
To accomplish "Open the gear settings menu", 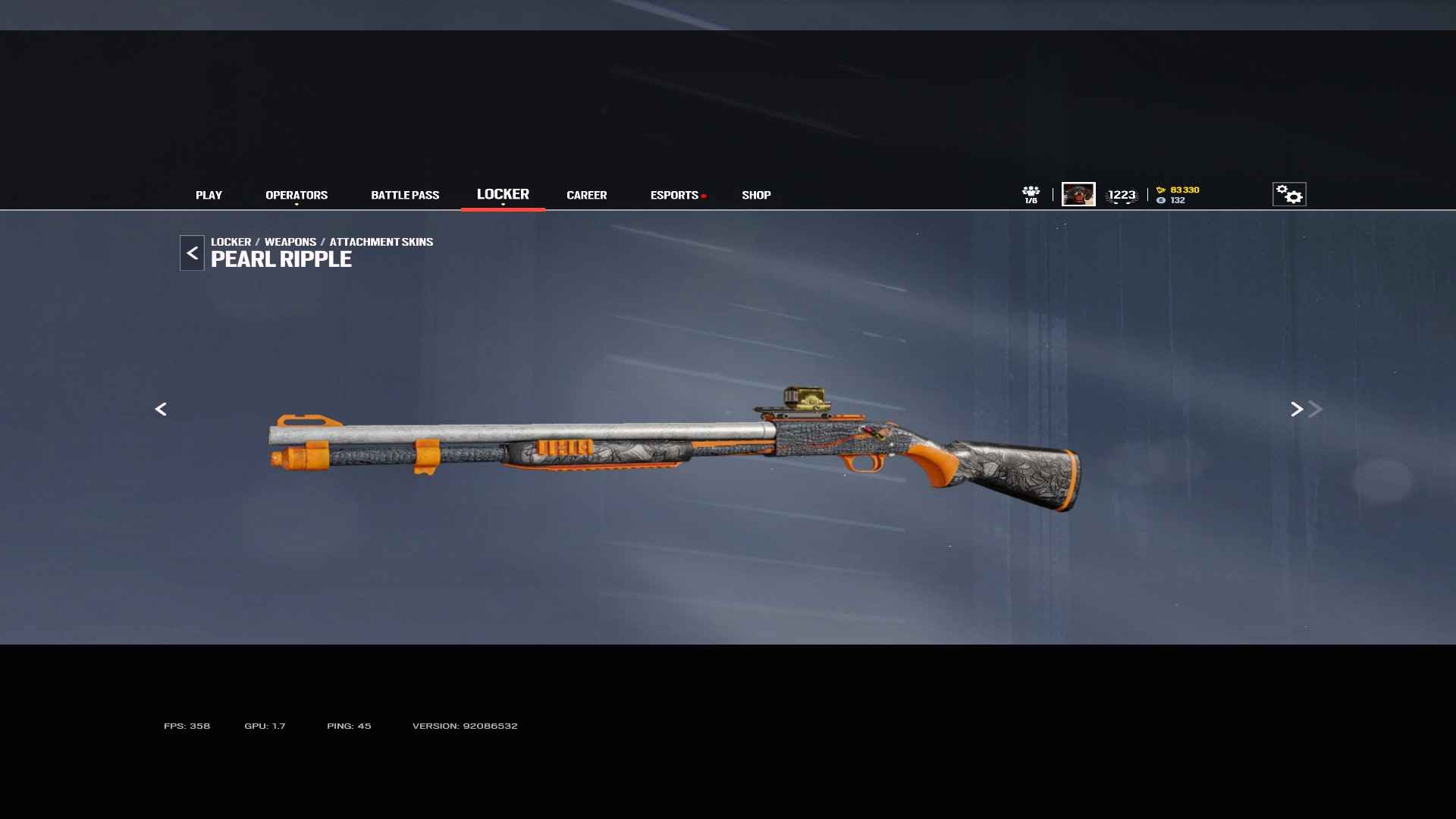I will pos(1289,194).
